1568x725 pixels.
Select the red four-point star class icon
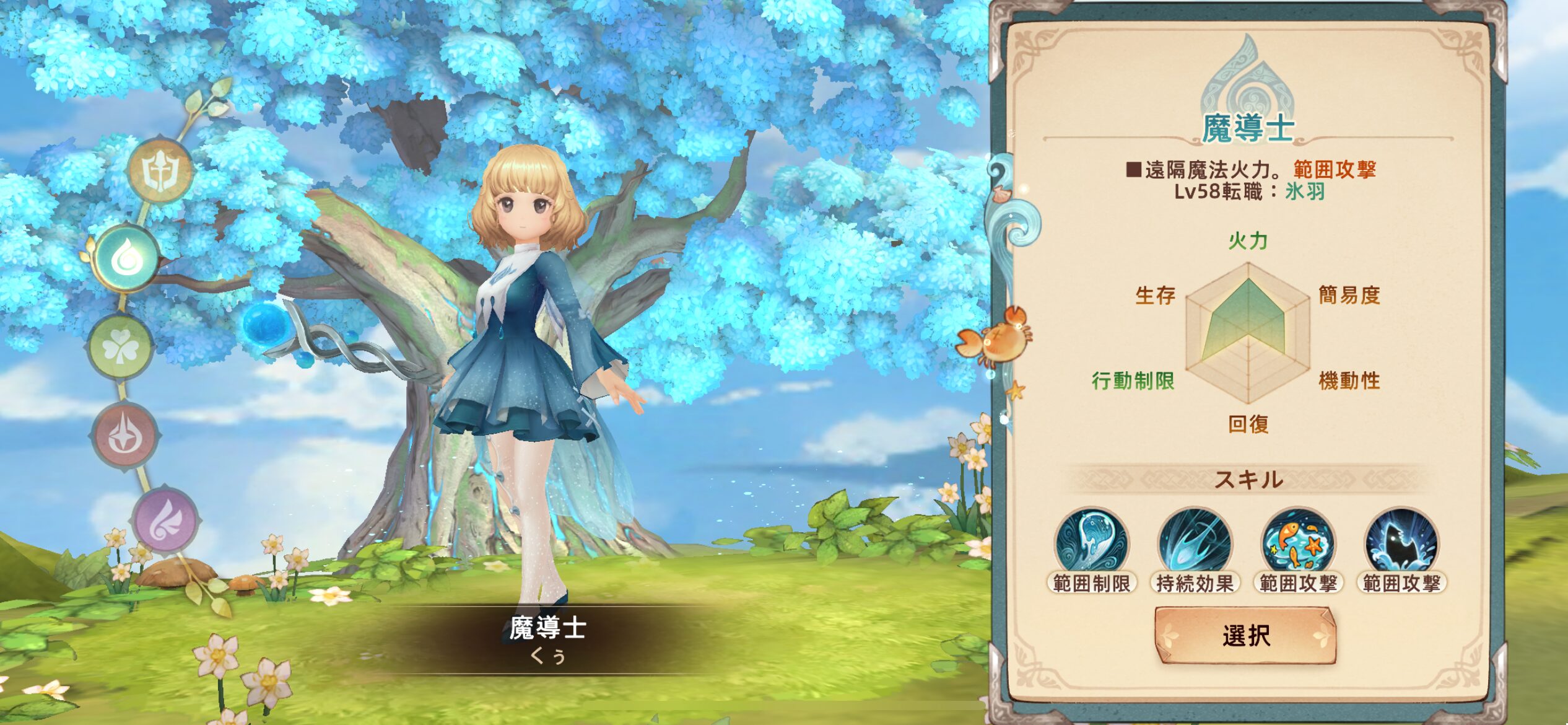tap(125, 435)
